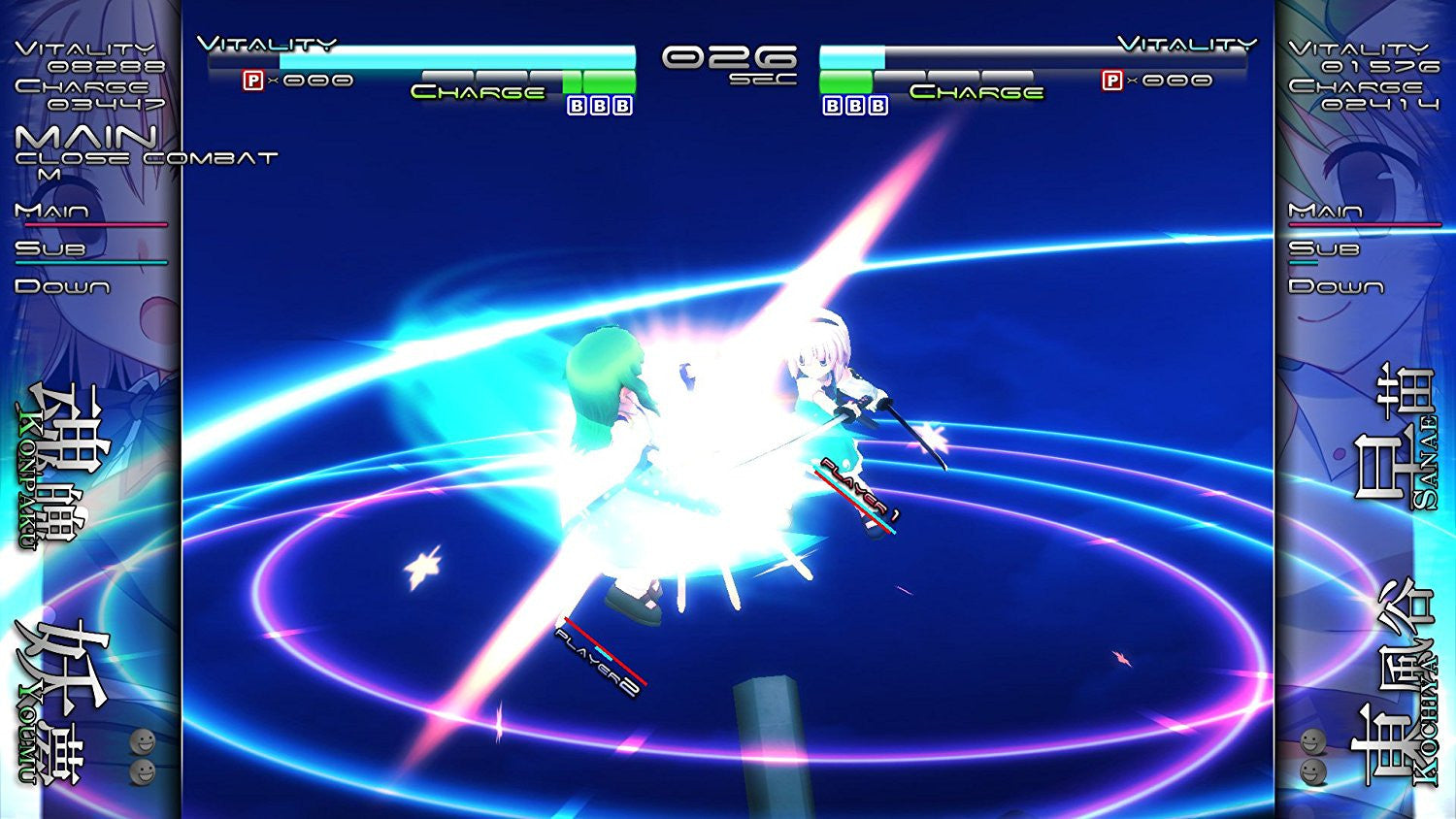
Task: Click the smiley face icon bottom-right
Action: tap(1312, 740)
